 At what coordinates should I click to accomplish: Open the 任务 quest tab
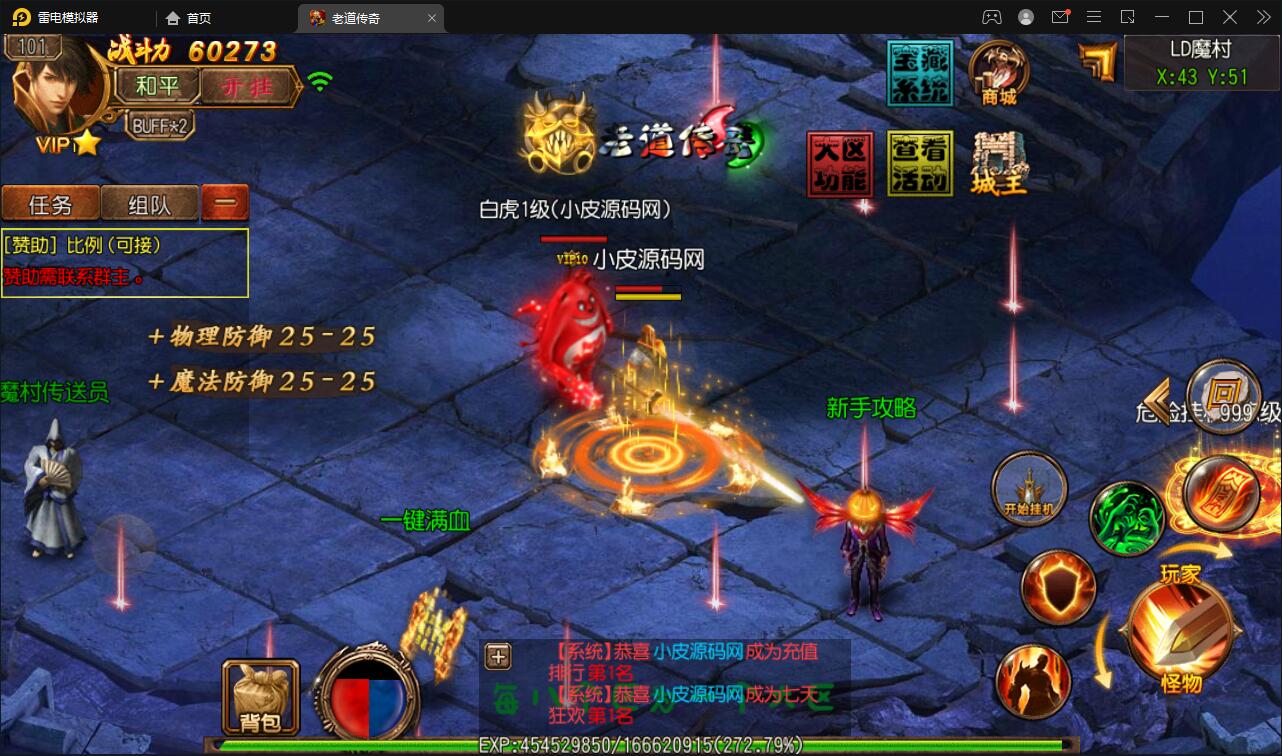(x=51, y=205)
